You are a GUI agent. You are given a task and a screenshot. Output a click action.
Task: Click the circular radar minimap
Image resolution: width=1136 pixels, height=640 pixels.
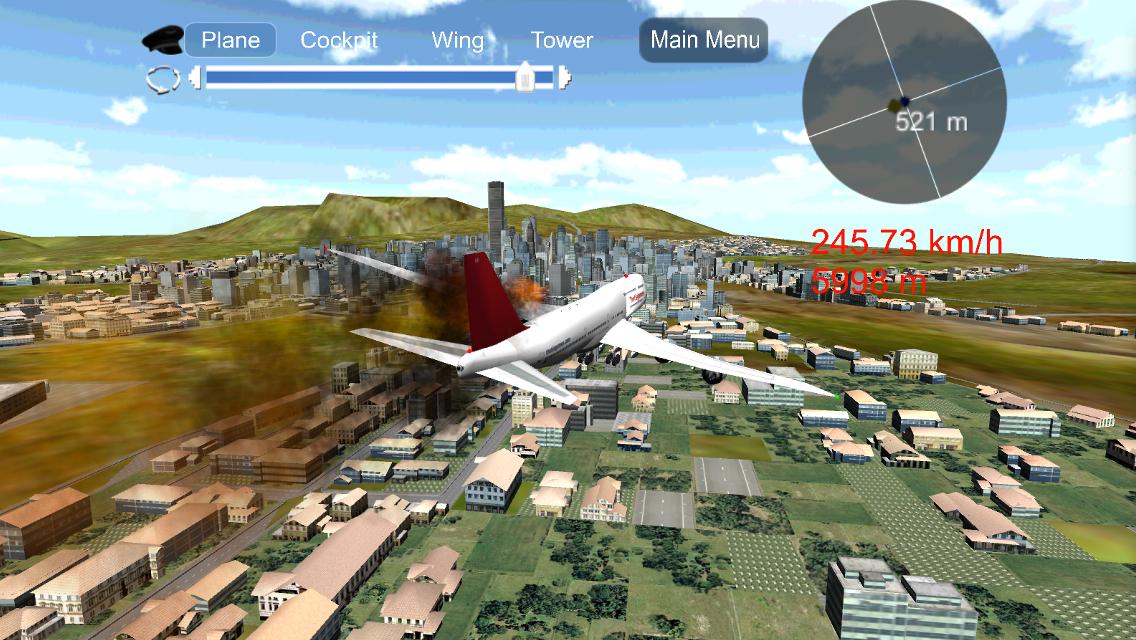pyautogui.click(x=905, y=103)
